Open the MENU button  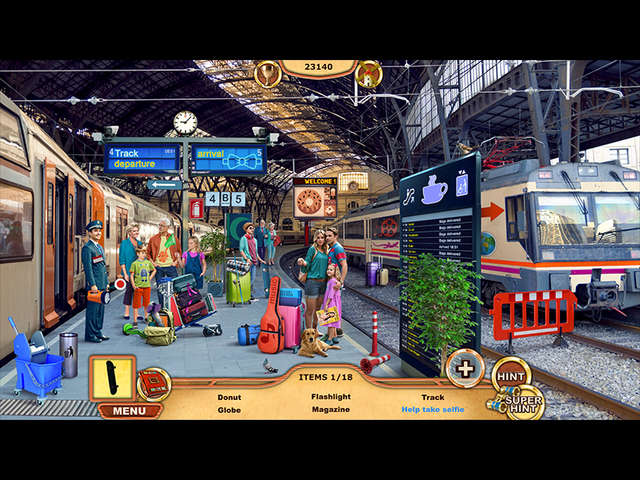[x=129, y=410]
